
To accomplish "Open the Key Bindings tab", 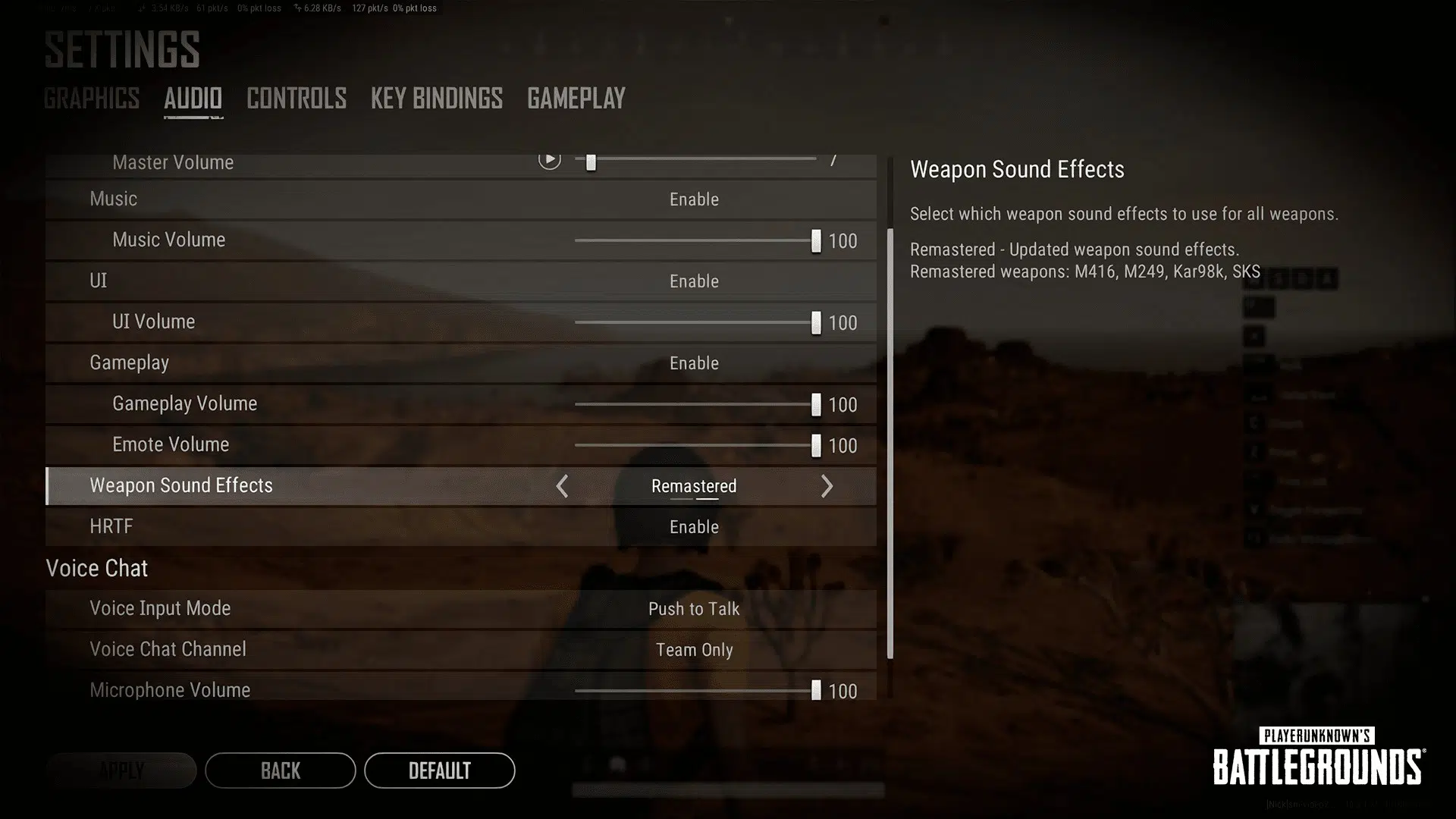I will pyautogui.click(x=436, y=99).
